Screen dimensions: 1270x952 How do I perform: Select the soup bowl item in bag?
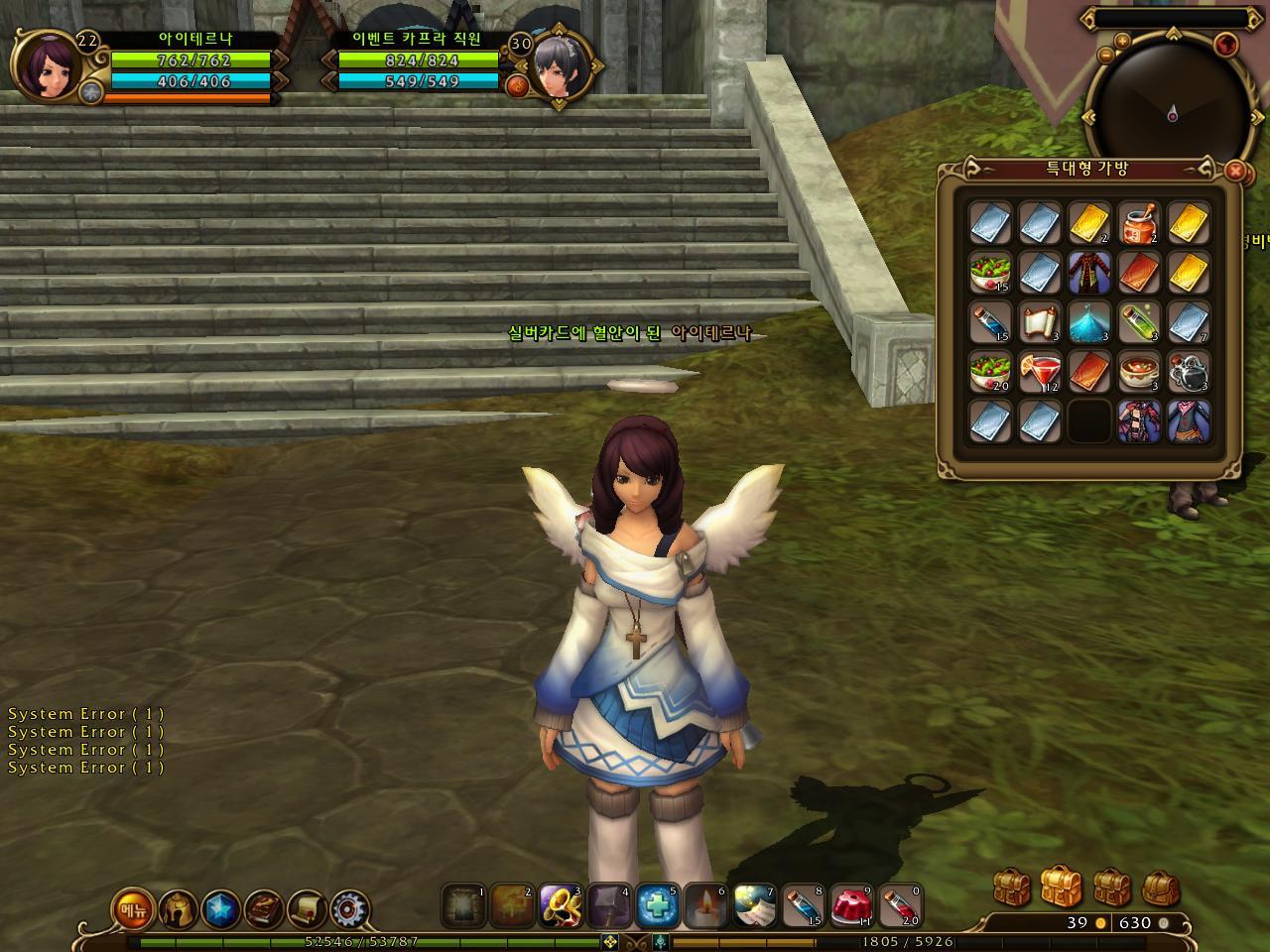coord(1139,372)
